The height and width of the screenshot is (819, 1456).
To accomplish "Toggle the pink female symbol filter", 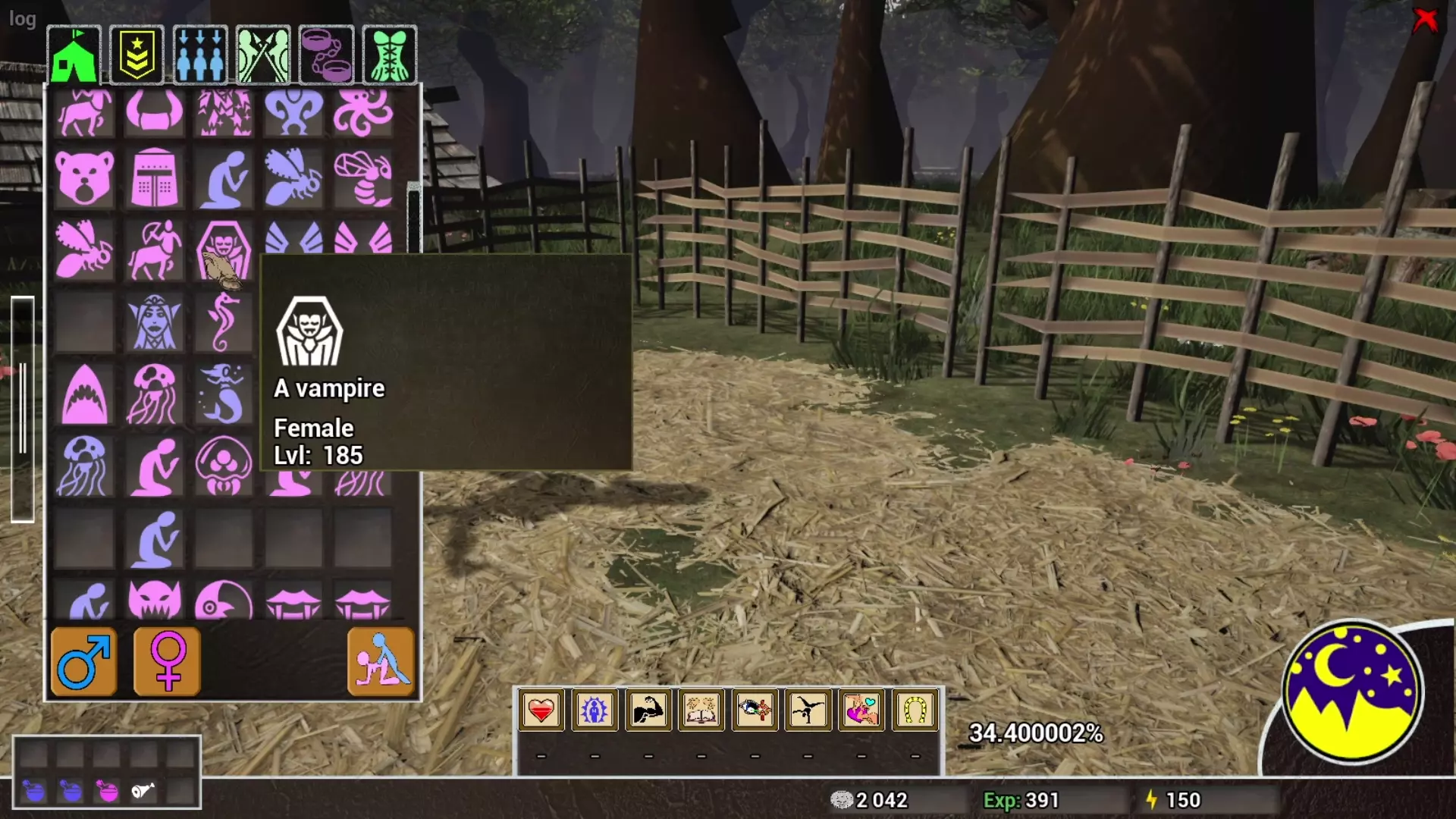I will click(168, 661).
